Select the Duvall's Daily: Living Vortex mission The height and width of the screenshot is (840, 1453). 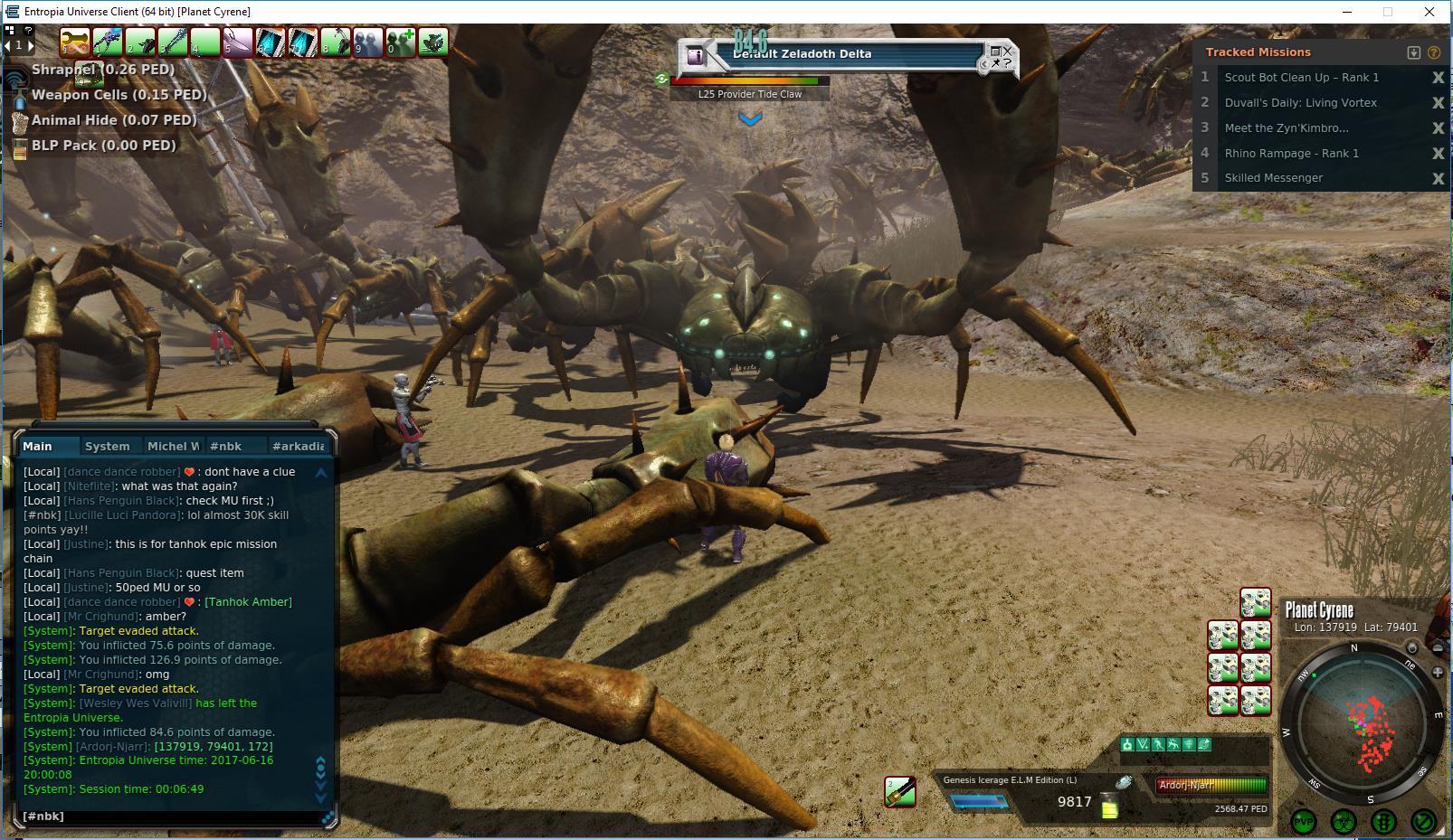(x=1300, y=103)
